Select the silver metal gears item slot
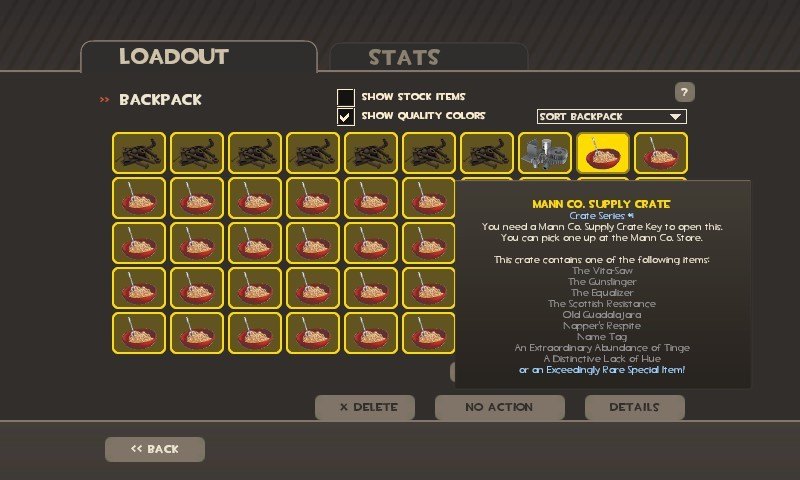Image resolution: width=800 pixels, height=480 pixels. (545, 153)
